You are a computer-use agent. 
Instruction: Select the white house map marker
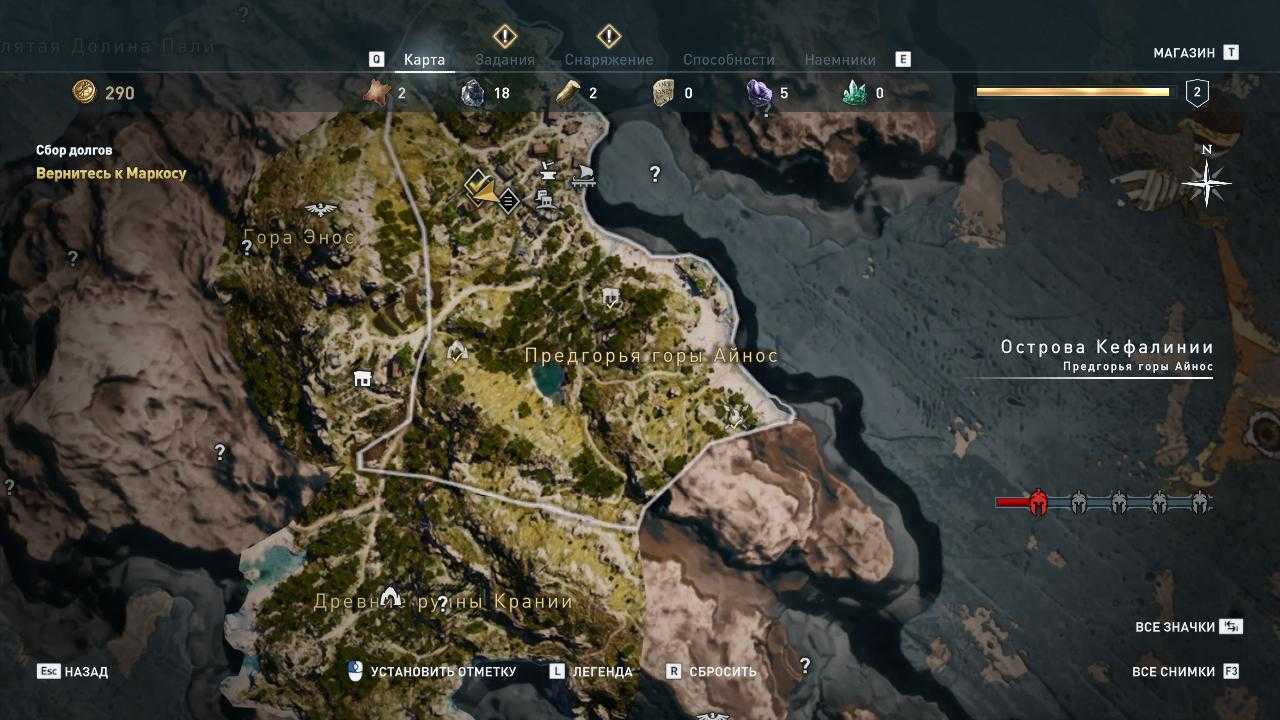point(363,378)
